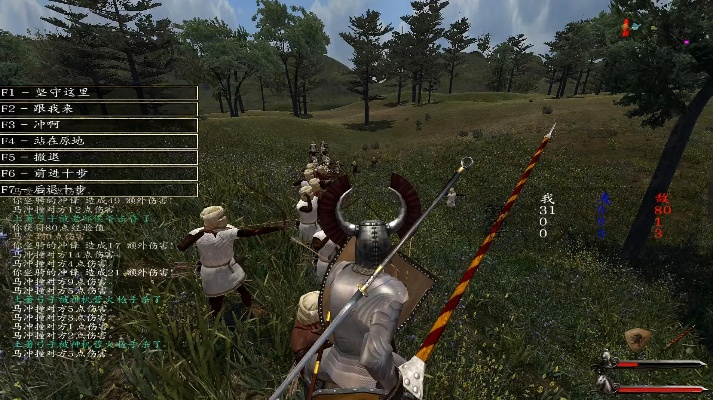The width and height of the screenshot is (713, 400).
Task: Choose the F2 跟我来 order
Action: (98, 109)
